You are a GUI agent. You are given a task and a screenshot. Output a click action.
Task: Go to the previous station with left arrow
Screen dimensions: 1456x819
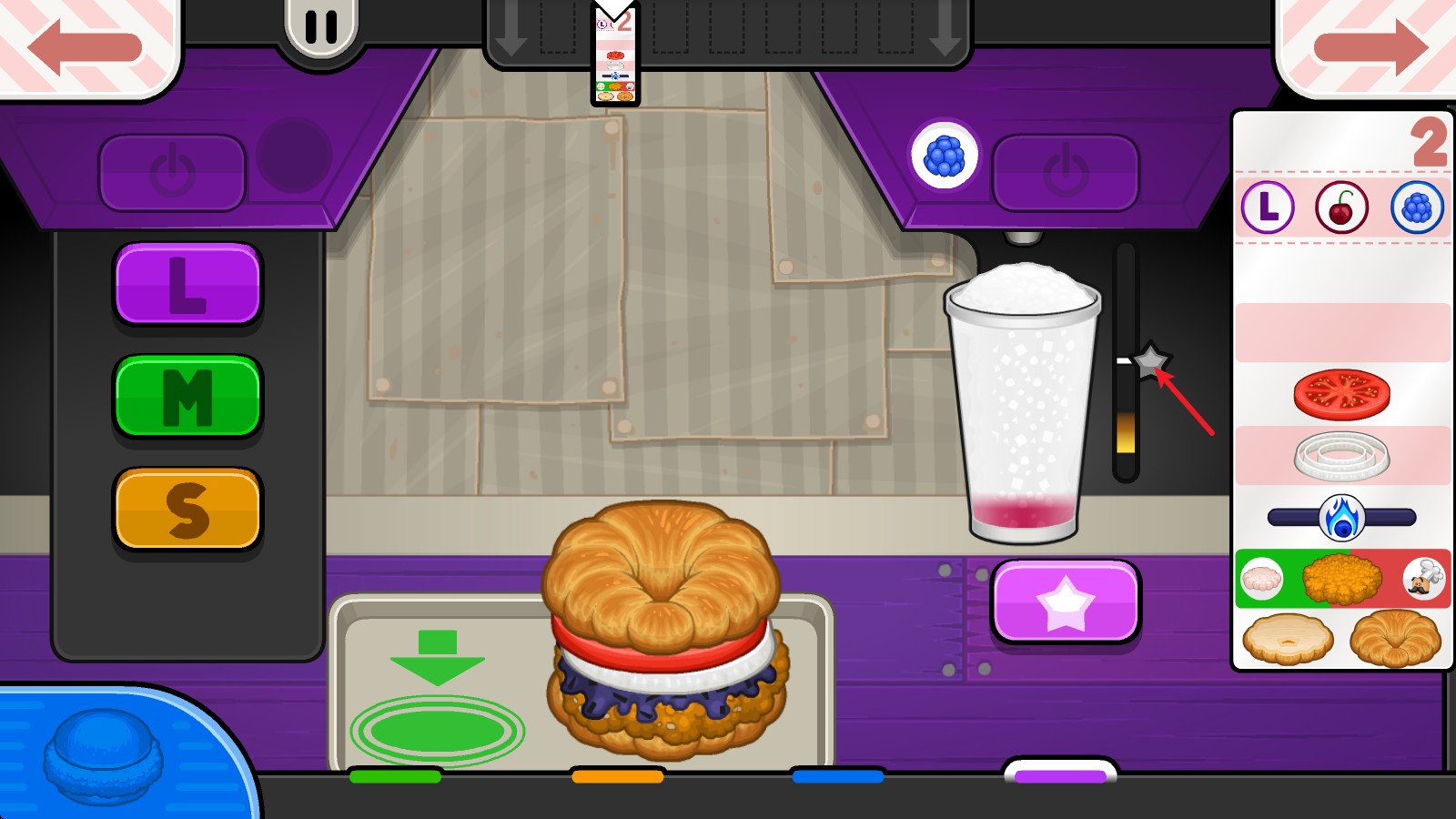click(84, 45)
